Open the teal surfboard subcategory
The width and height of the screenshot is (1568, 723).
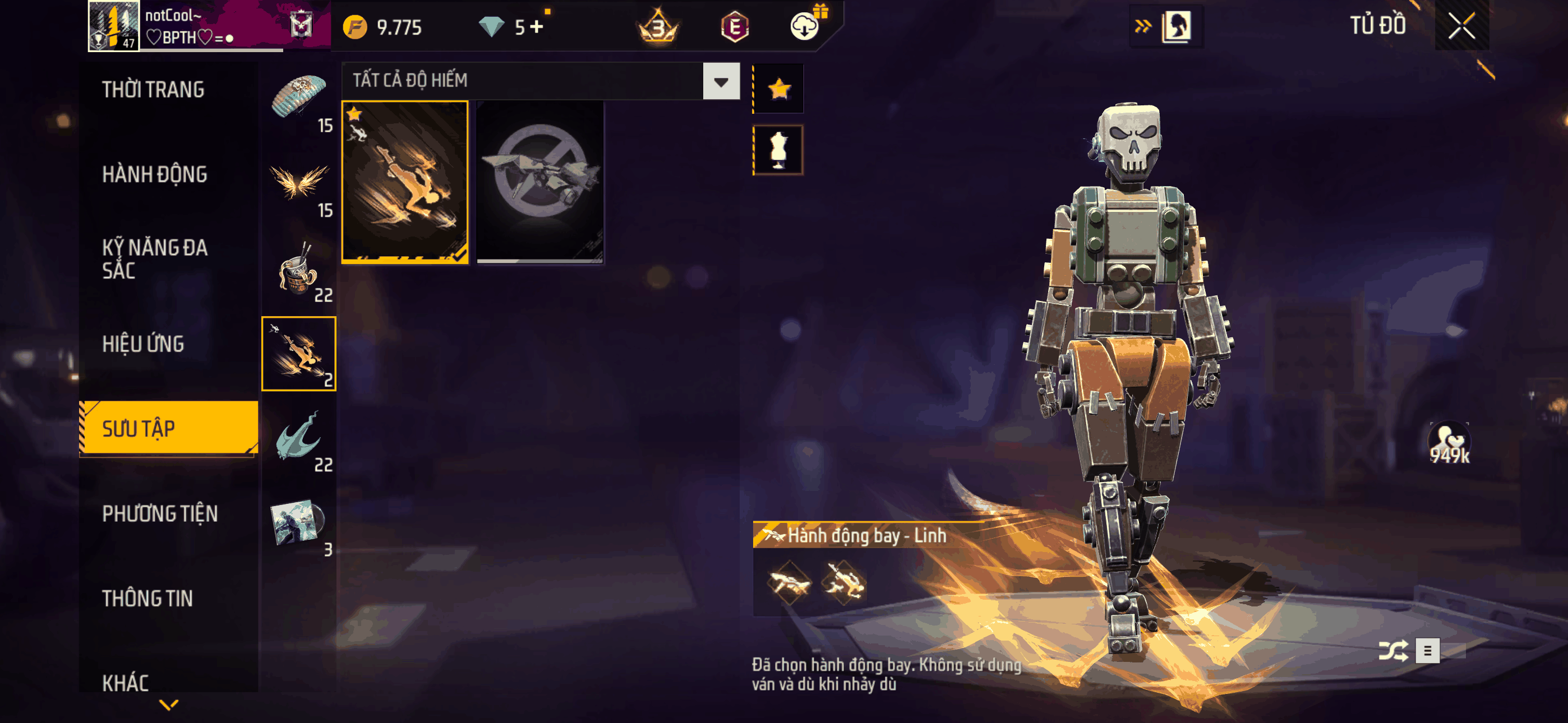(298, 438)
